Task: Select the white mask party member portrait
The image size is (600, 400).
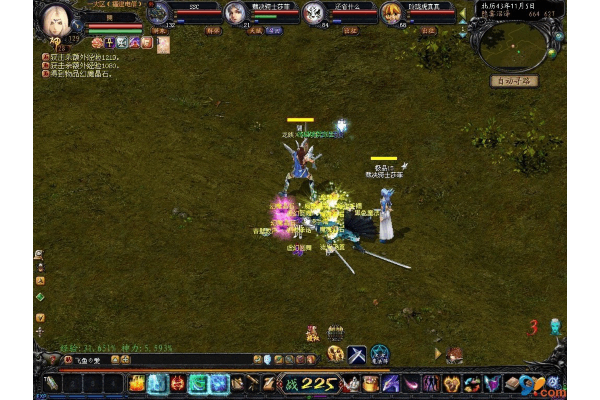Action: [313, 13]
